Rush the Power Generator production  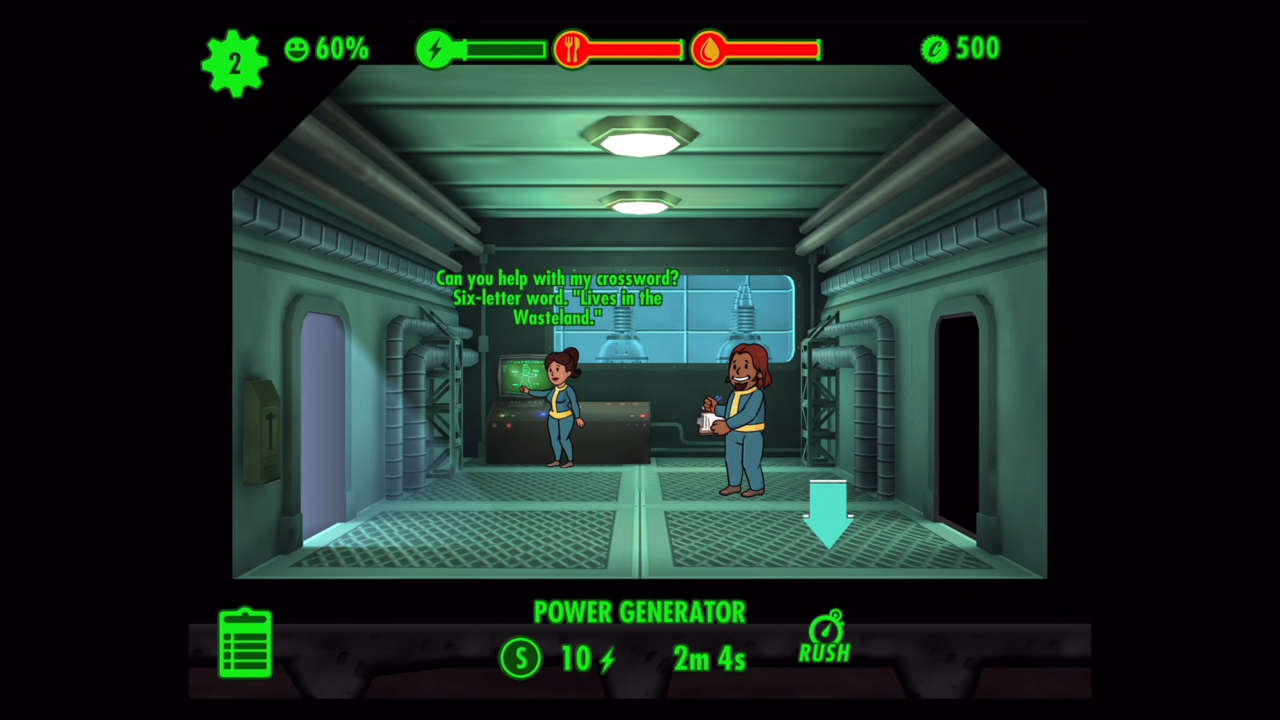[825, 638]
